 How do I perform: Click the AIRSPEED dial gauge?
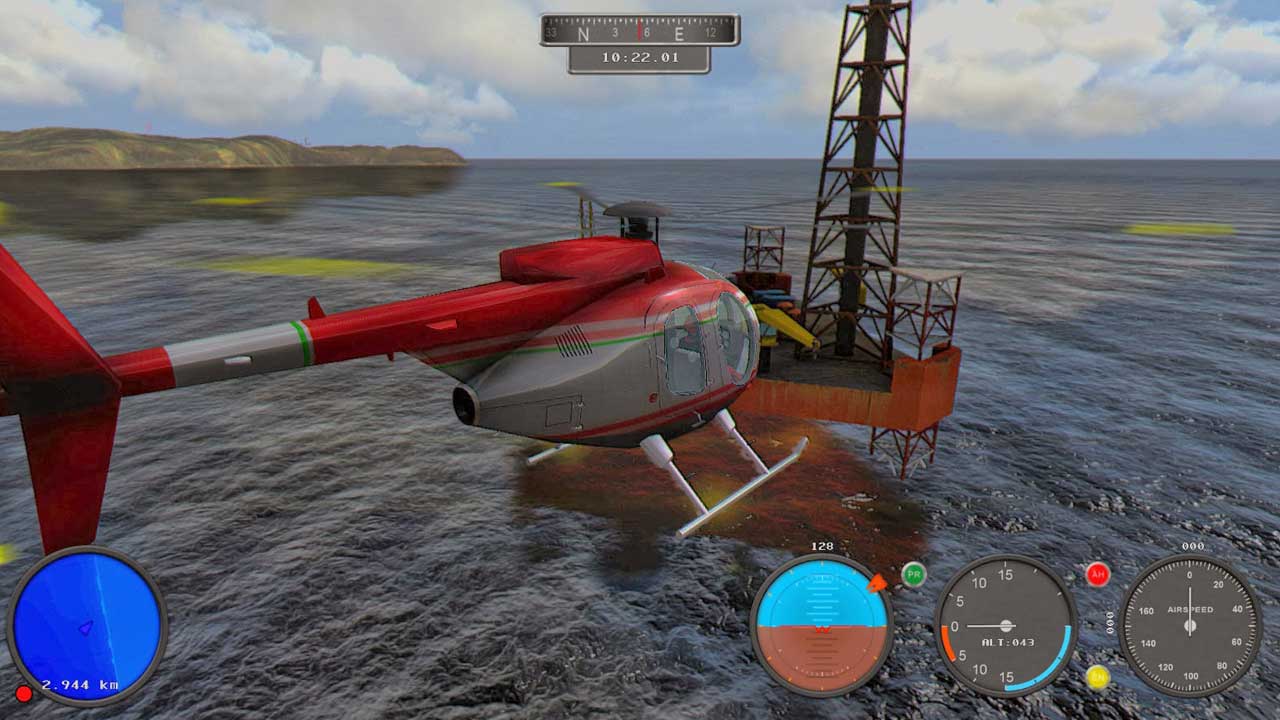point(1189,626)
